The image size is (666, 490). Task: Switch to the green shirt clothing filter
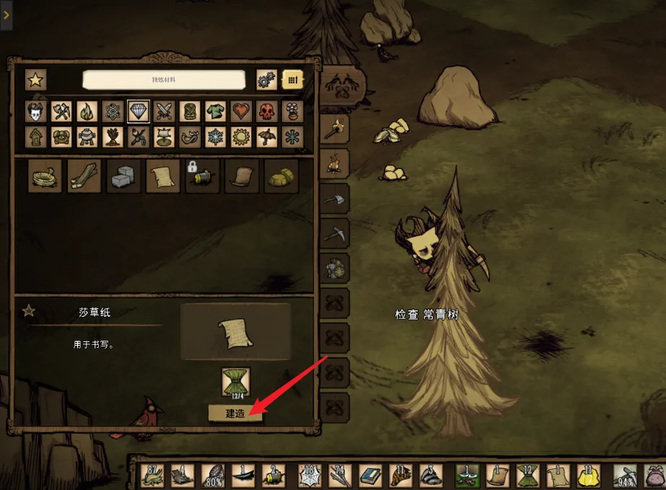point(216,111)
